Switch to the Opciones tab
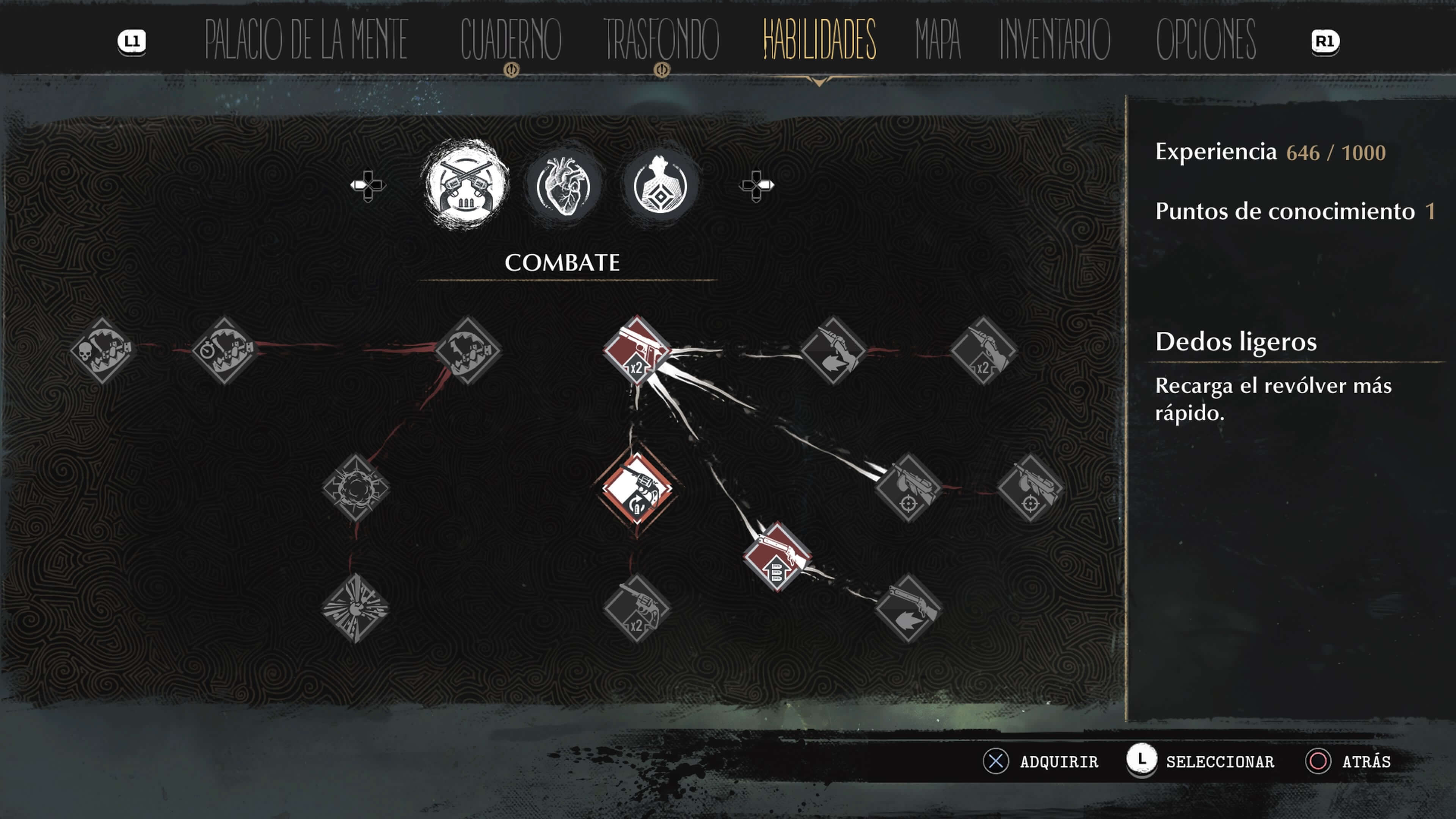1456x819 pixels. click(x=1206, y=39)
